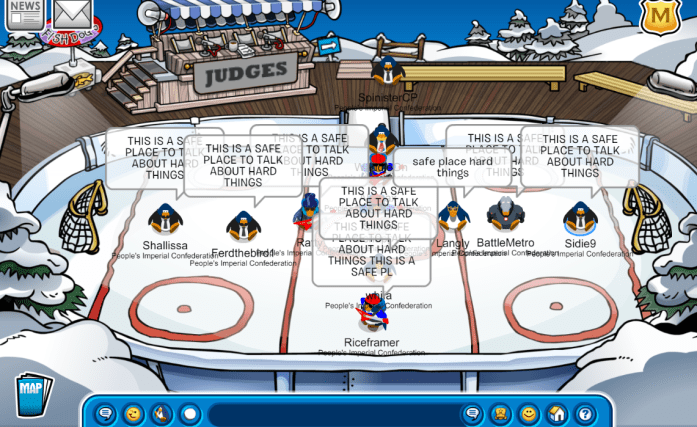Open the winking emote face menu
697x427 pixels.
coord(132,413)
